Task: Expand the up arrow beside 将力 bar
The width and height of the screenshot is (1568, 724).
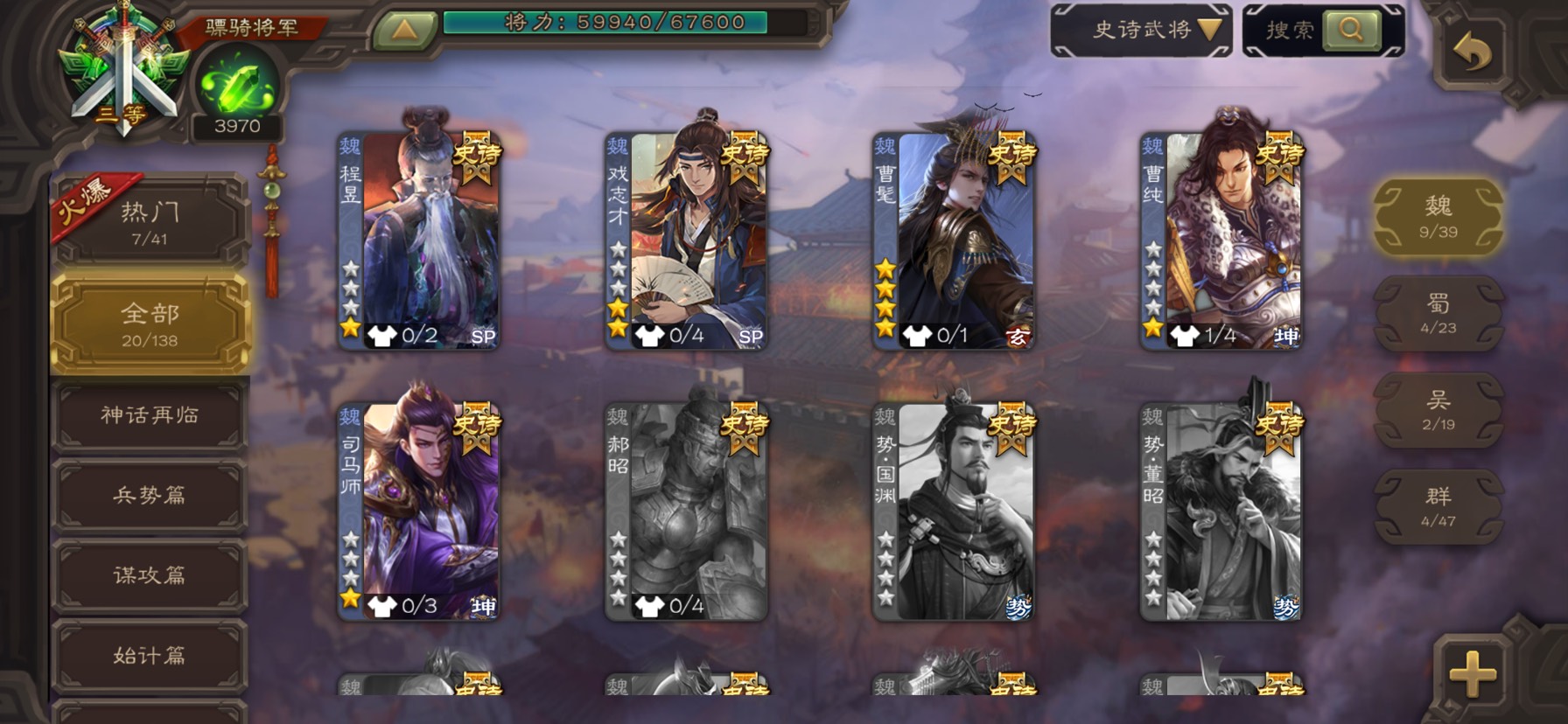Action: (404, 31)
